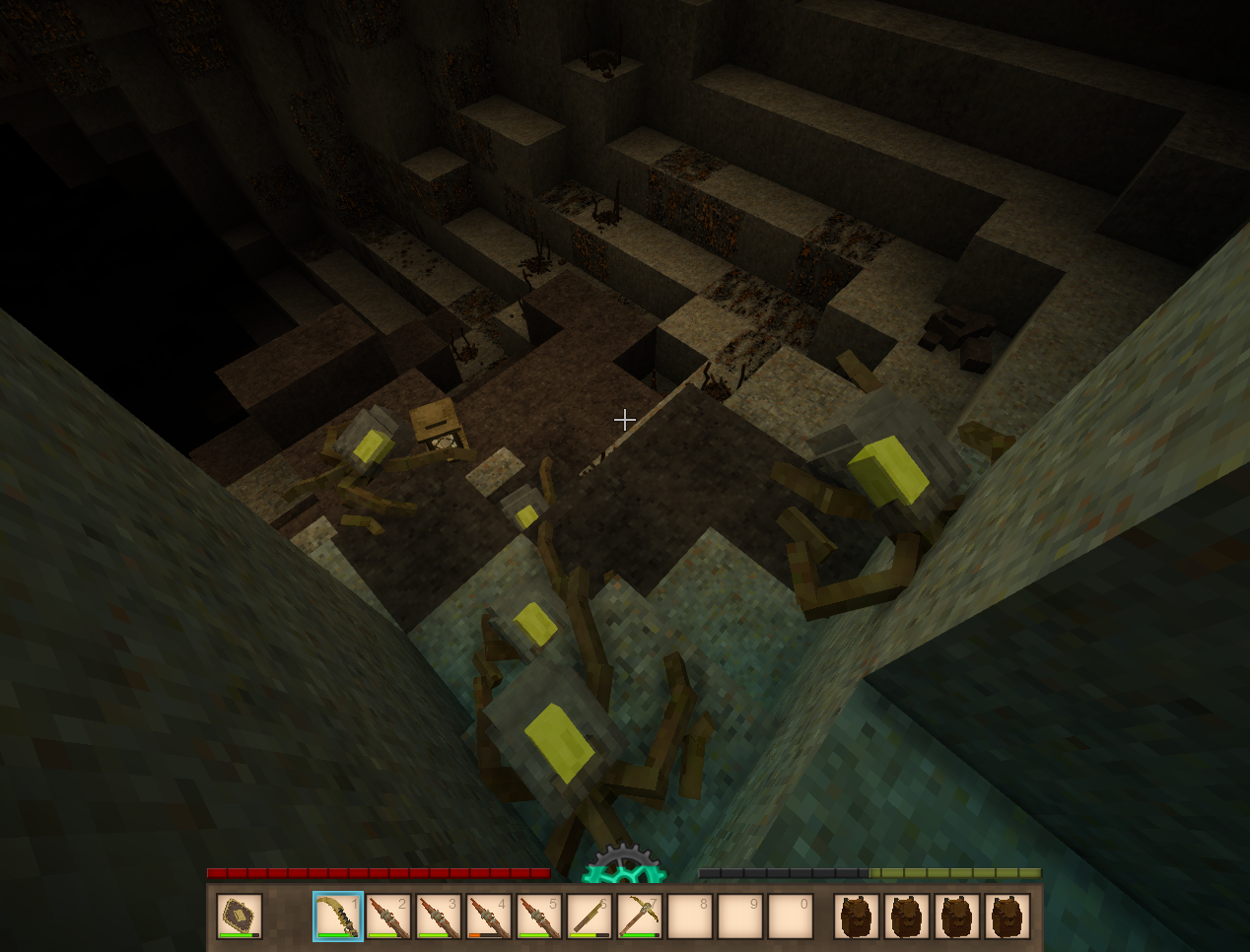Select the pickaxe in slot 7
Image resolution: width=1250 pixels, height=952 pixels.
[x=640, y=917]
